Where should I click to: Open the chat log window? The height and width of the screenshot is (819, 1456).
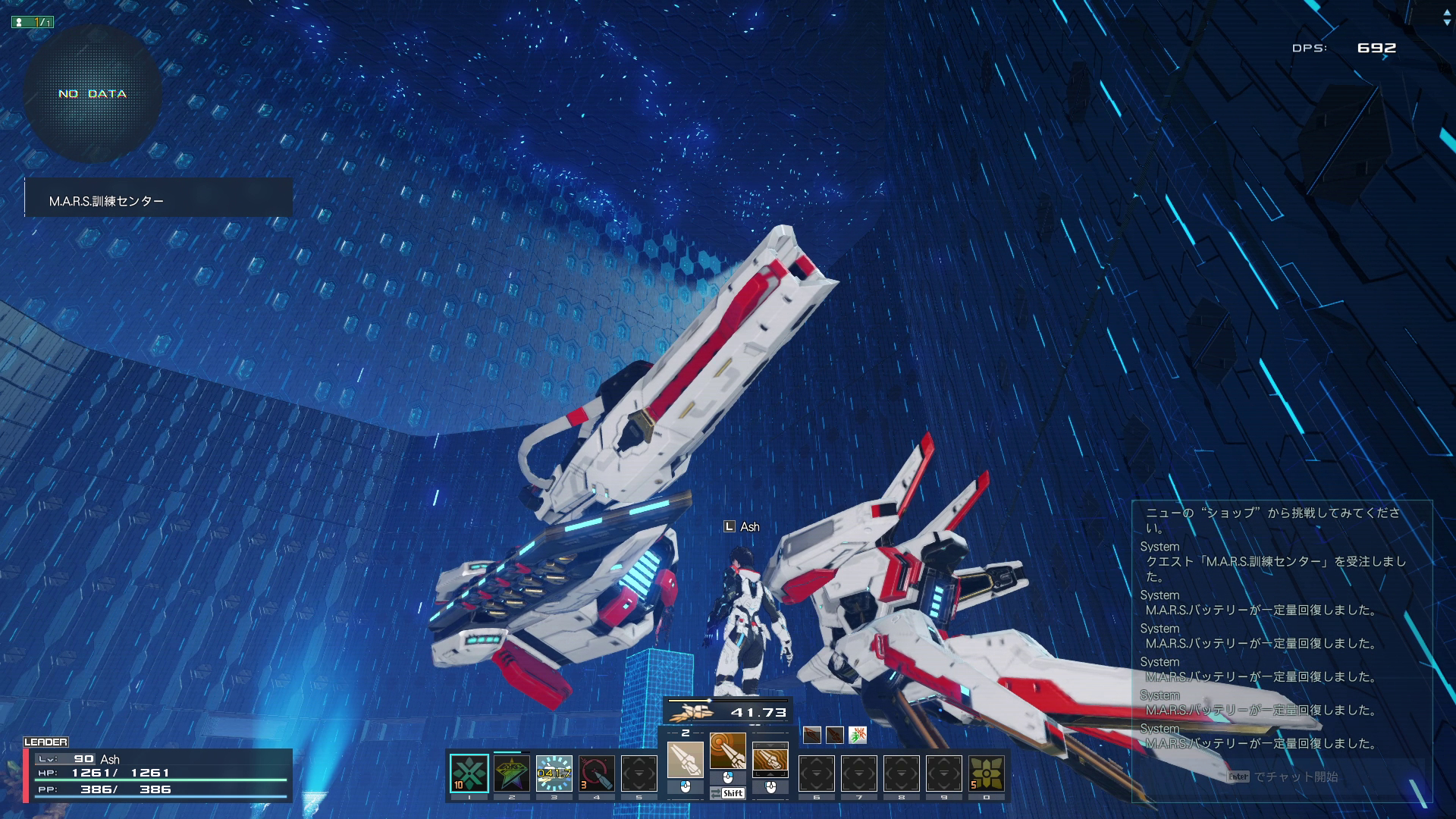click(x=1280, y=629)
